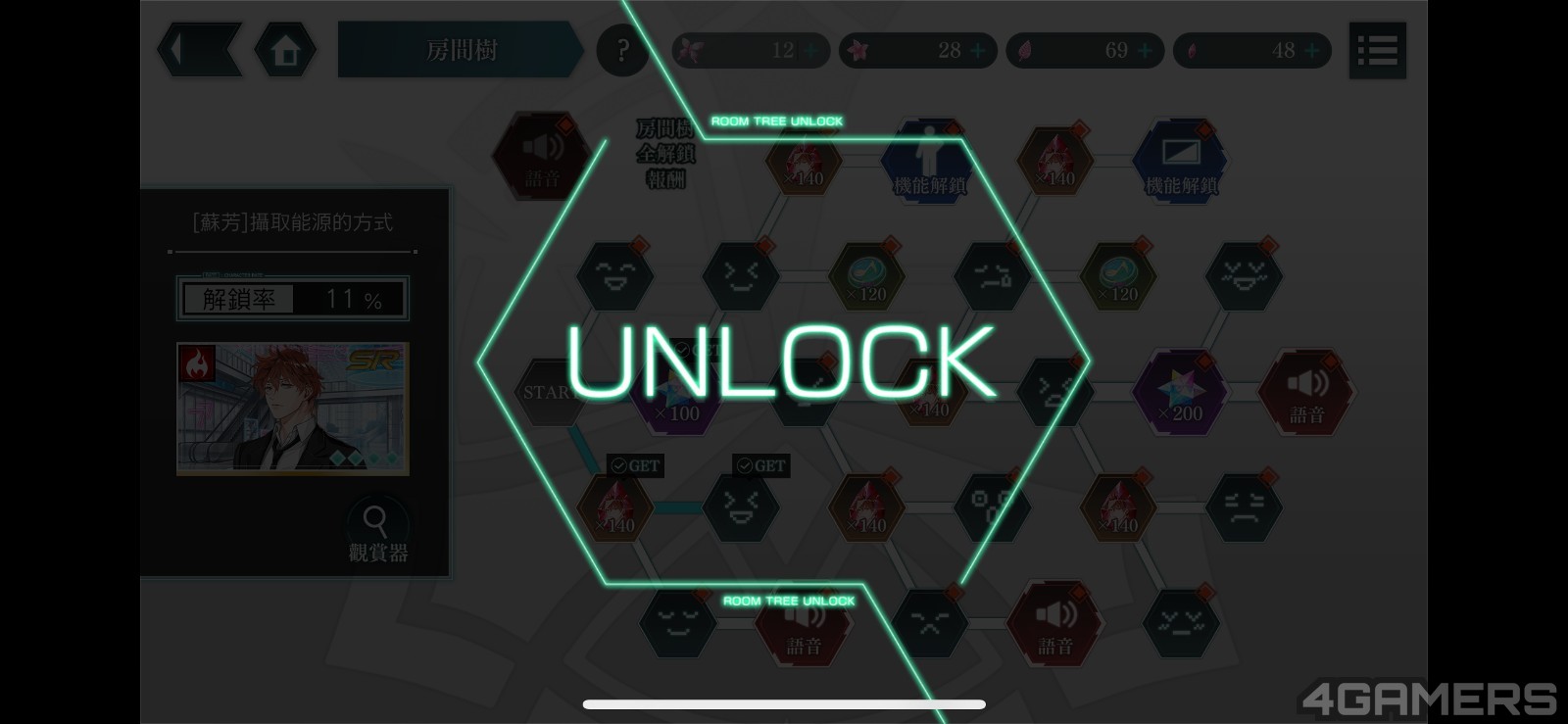Tap the plus beside the 48 currency
This screenshot has width=1568, height=724.
click(x=1312, y=51)
